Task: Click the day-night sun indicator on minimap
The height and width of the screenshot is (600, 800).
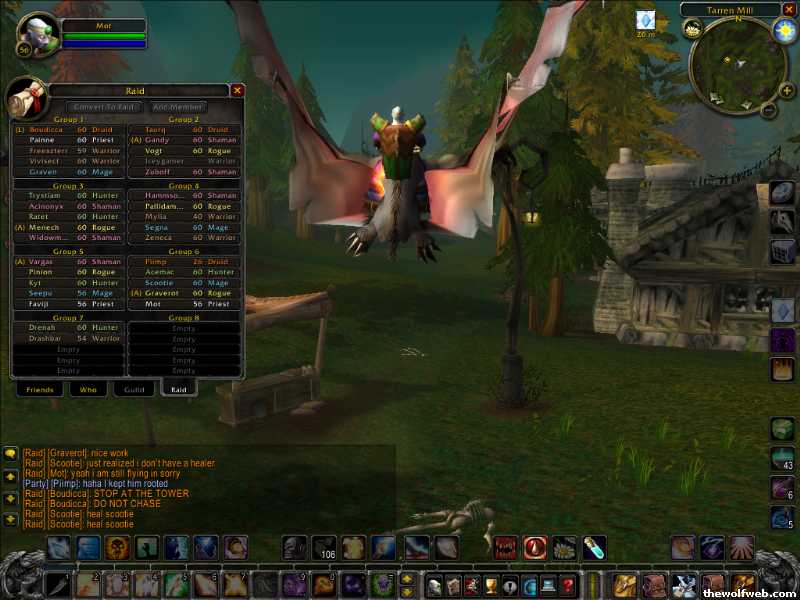Action: (x=784, y=30)
